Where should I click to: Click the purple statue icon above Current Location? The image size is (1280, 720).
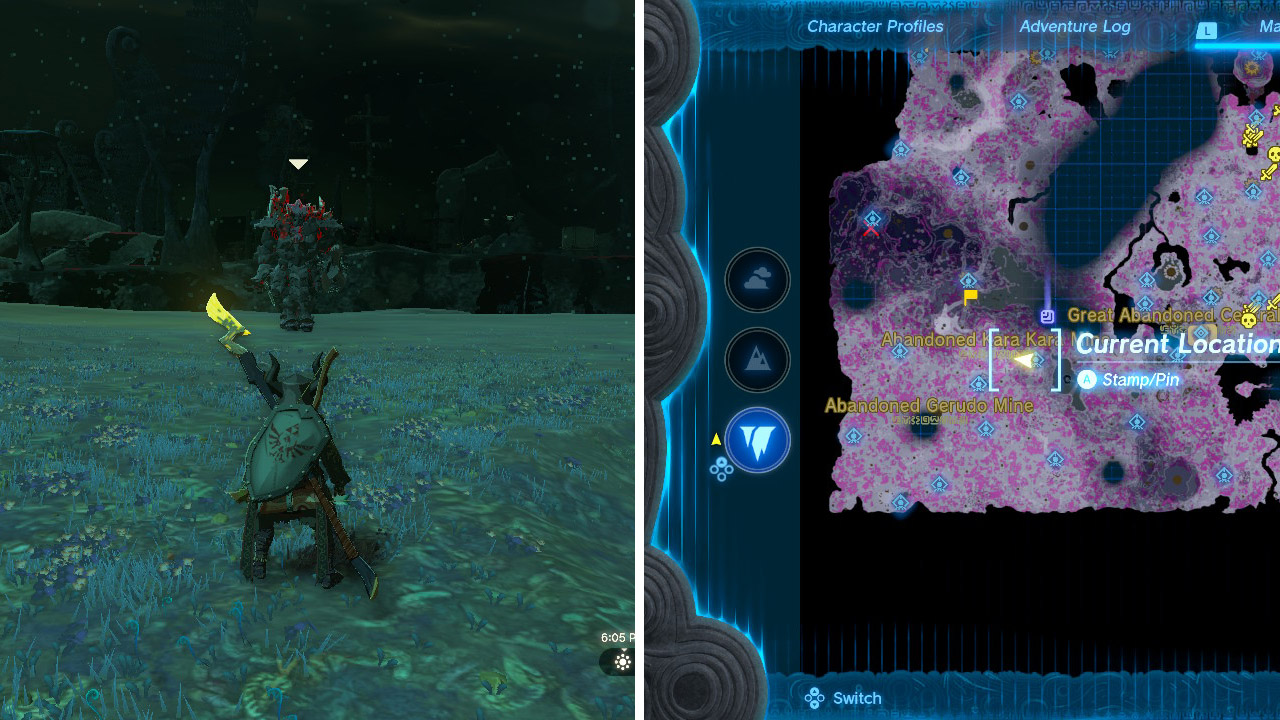pos(1047,316)
